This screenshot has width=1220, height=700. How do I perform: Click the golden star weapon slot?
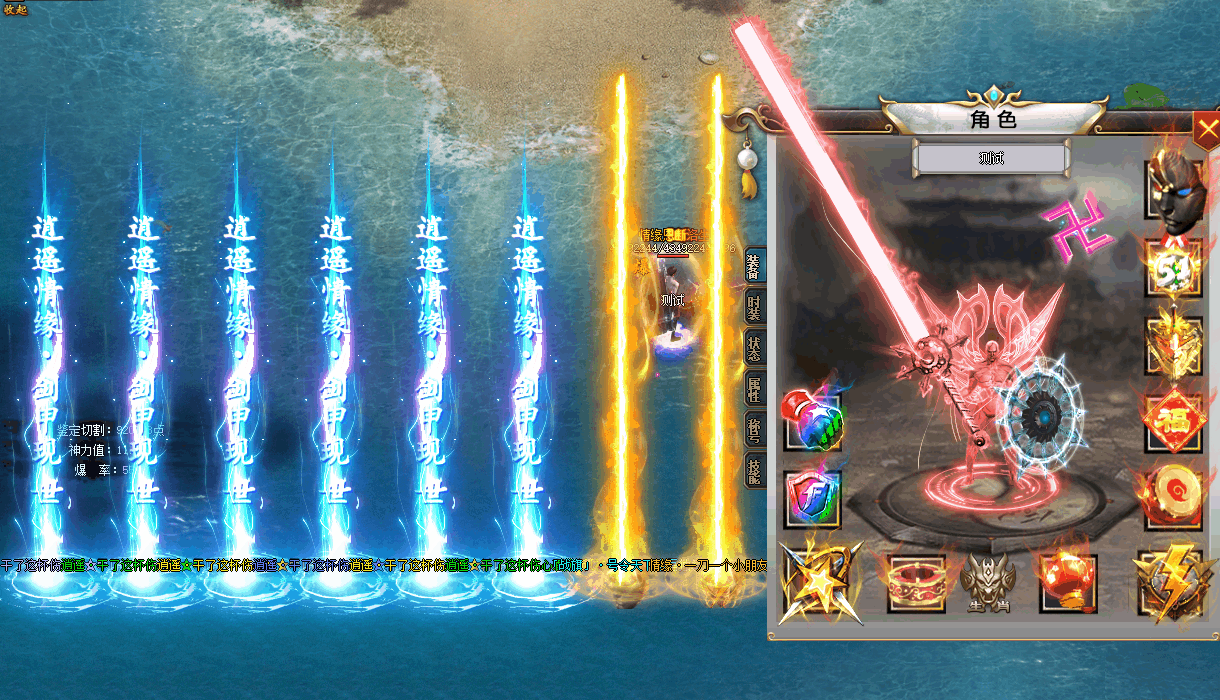(x=817, y=584)
